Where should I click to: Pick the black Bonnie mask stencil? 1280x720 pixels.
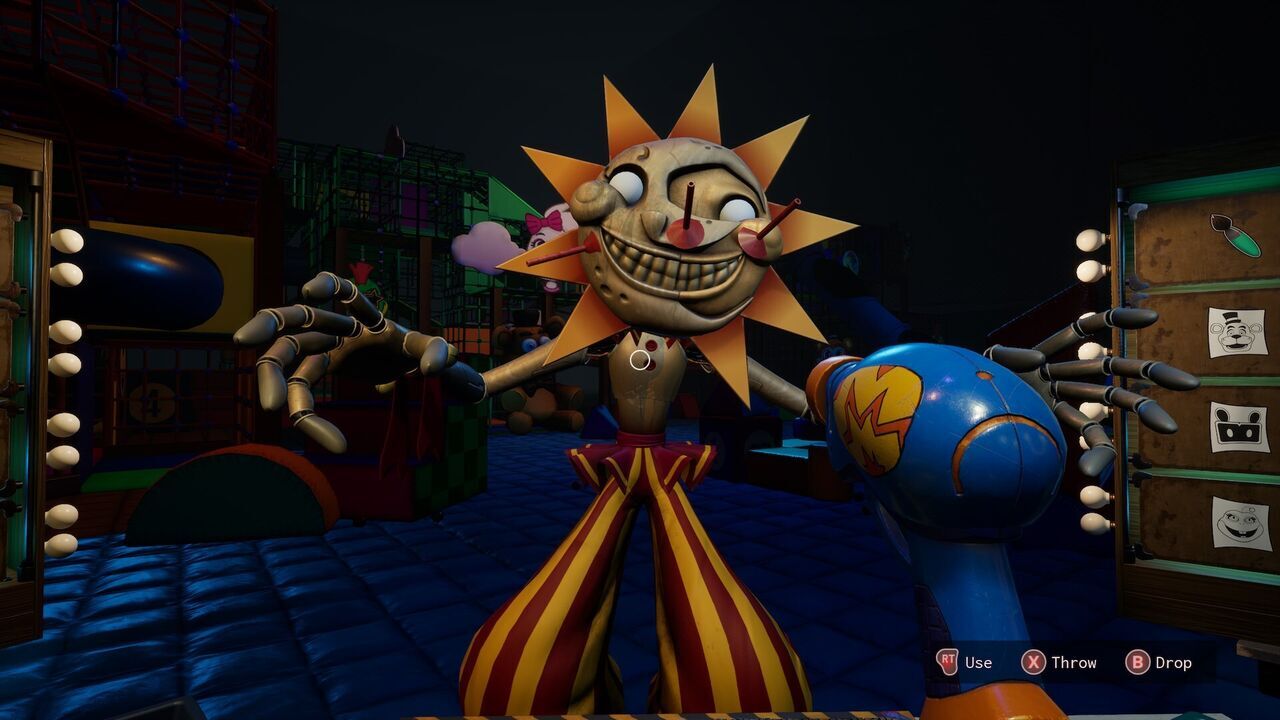coord(1240,427)
